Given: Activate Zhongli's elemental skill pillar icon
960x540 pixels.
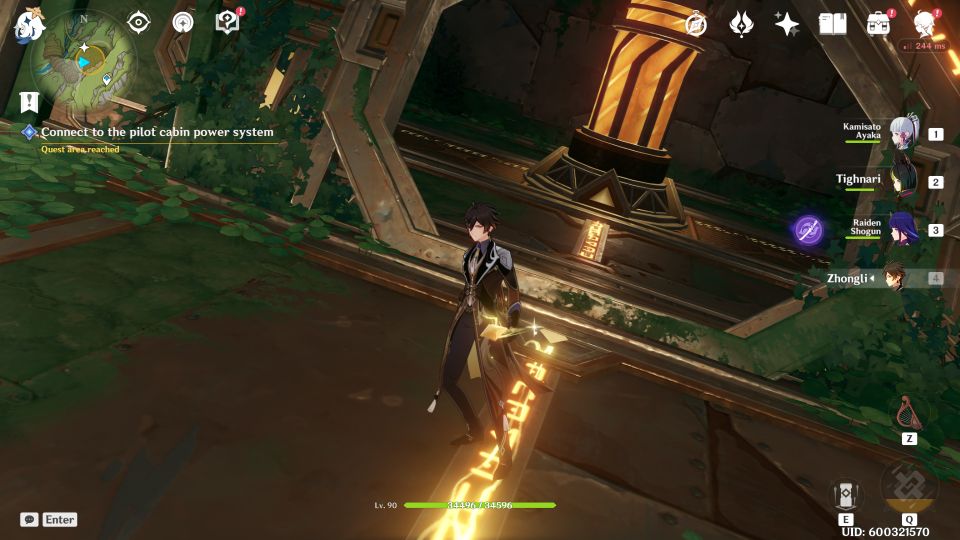Looking at the screenshot, I should pos(846,494).
